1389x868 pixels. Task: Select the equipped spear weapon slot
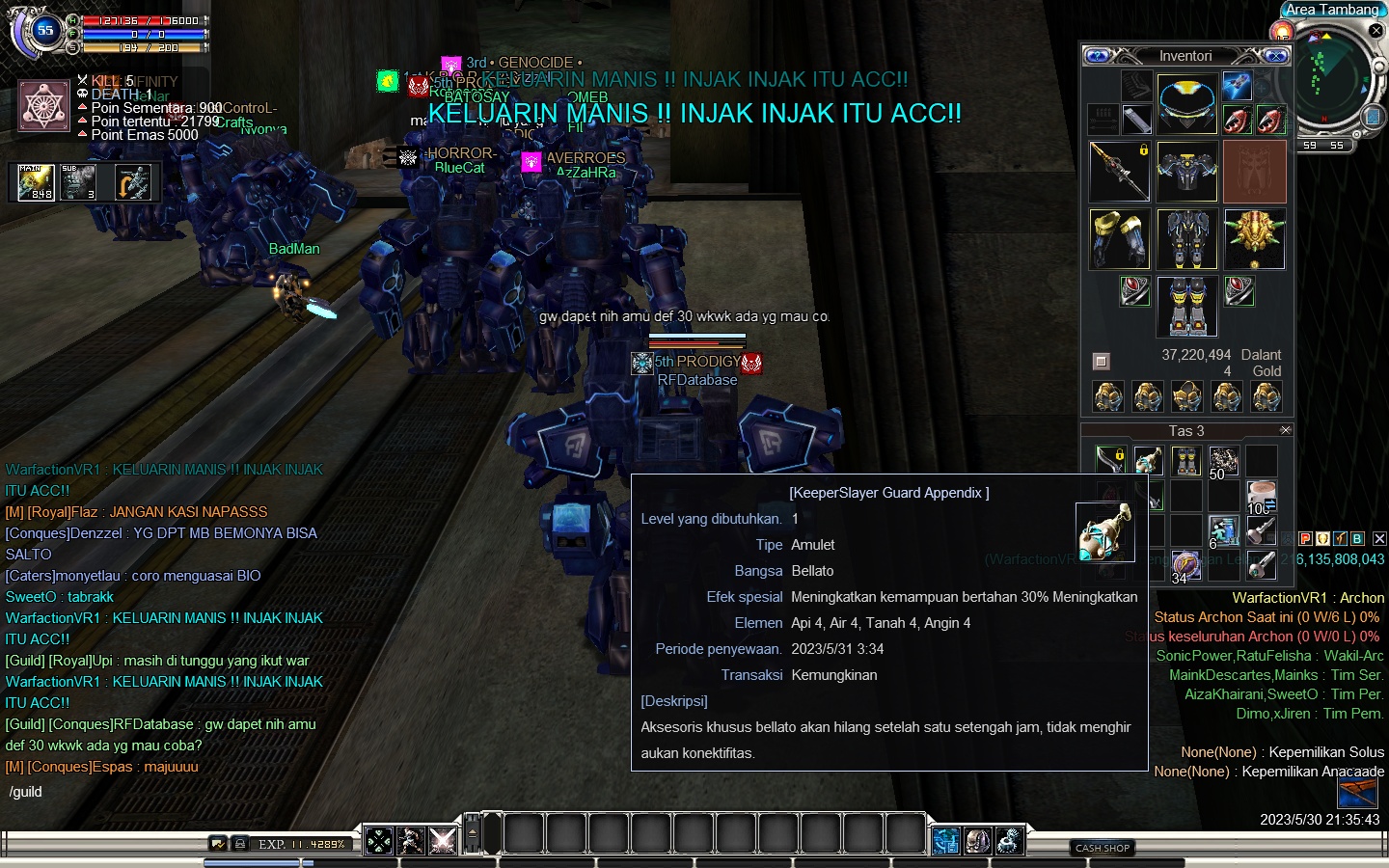pyautogui.click(x=1119, y=172)
